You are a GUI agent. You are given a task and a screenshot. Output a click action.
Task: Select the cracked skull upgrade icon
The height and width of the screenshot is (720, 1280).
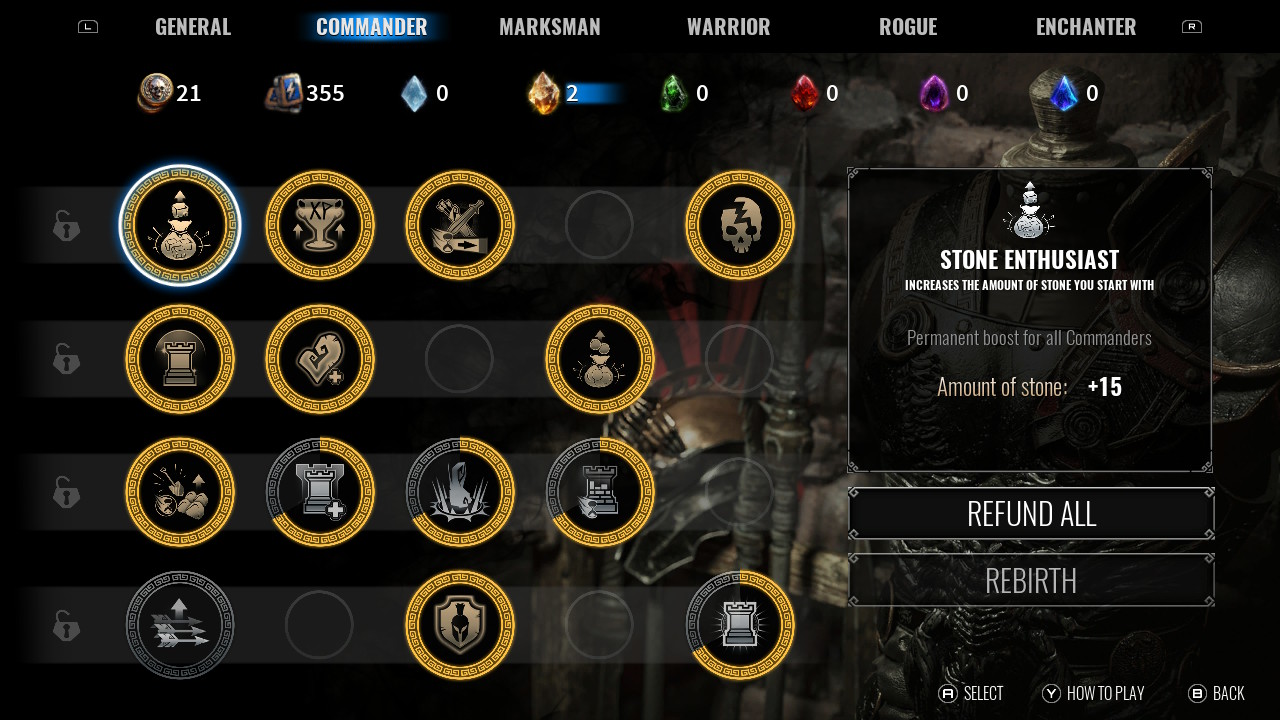pos(740,226)
